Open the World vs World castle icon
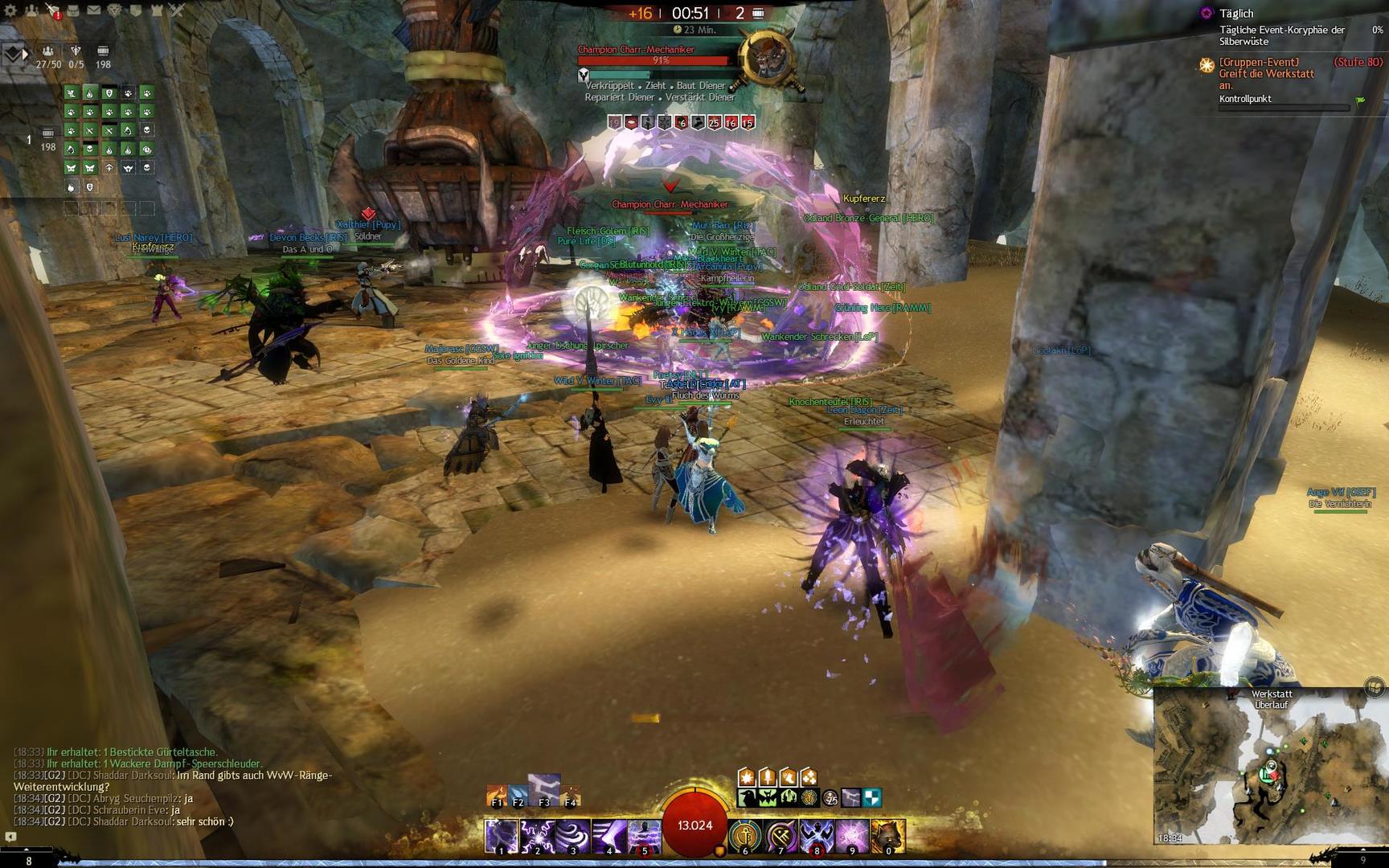The image size is (1389, 868). point(157,10)
